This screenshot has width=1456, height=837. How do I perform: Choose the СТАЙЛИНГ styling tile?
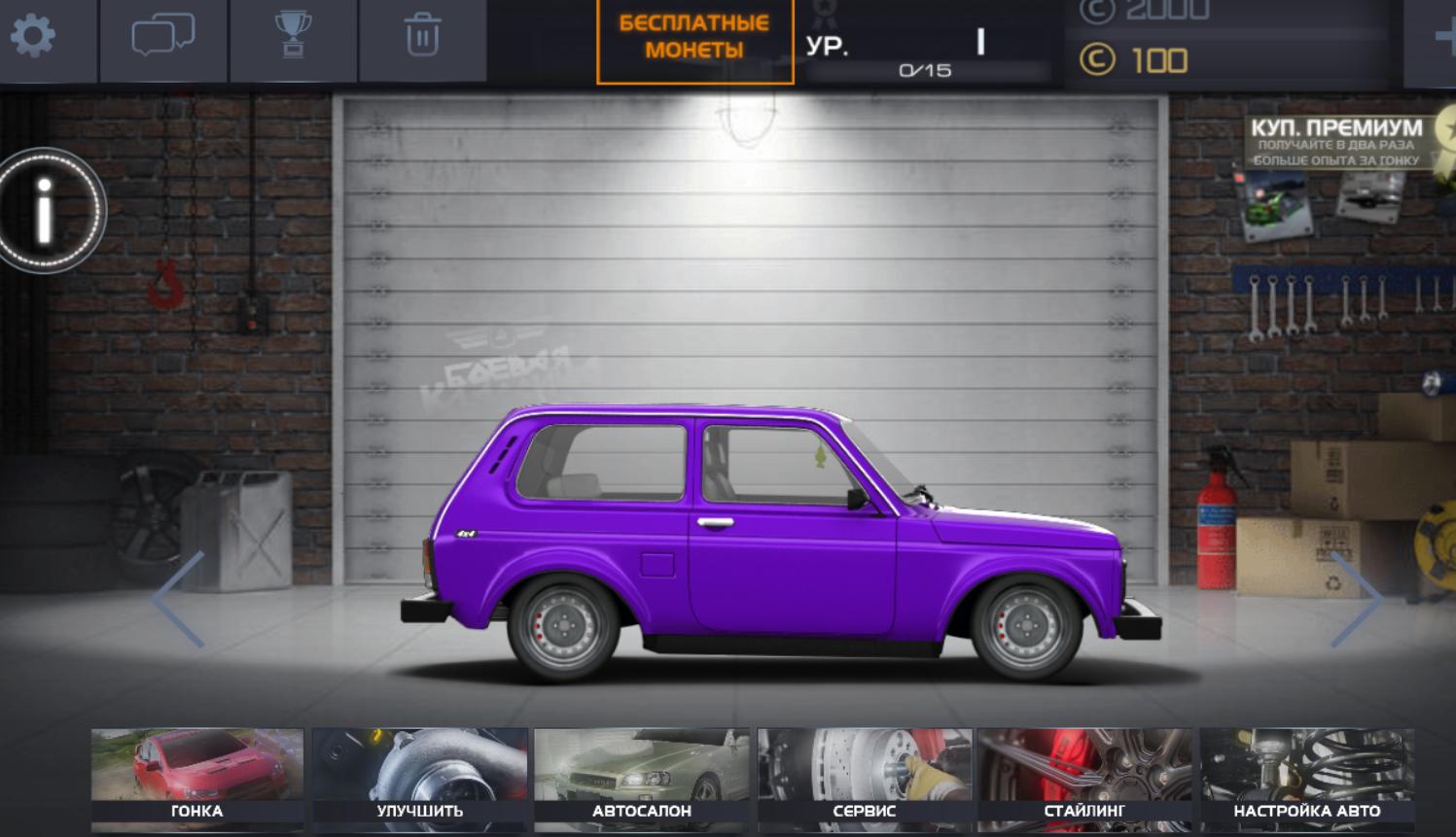coord(1084,780)
